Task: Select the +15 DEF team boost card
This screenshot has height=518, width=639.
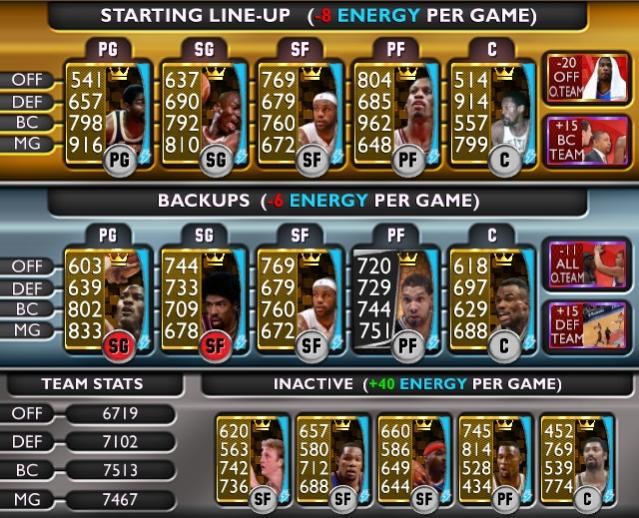Action: click(x=585, y=328)
